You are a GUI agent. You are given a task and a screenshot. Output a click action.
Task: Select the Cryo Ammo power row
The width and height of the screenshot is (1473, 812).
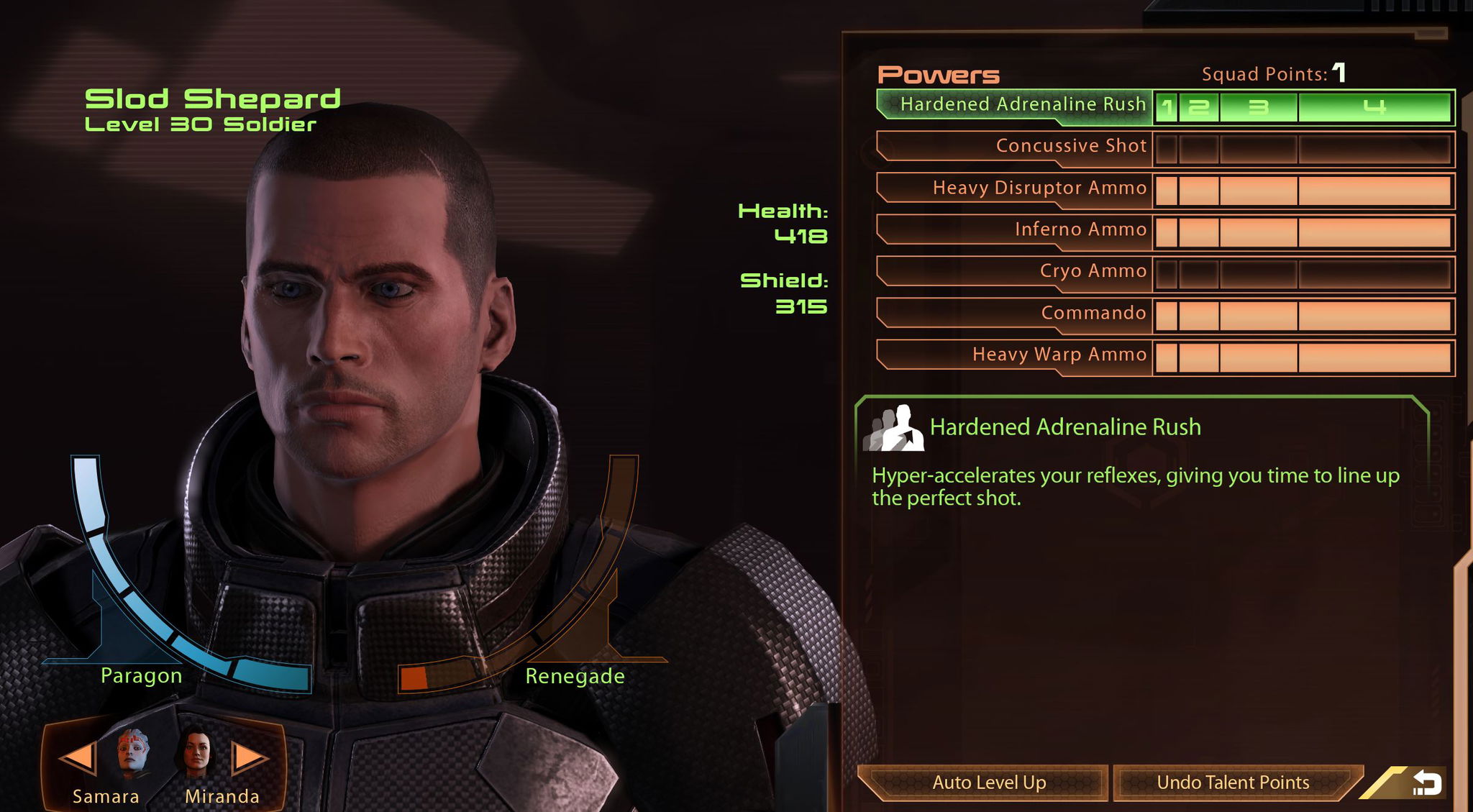pyautogui.click(x=1093, y=272)
